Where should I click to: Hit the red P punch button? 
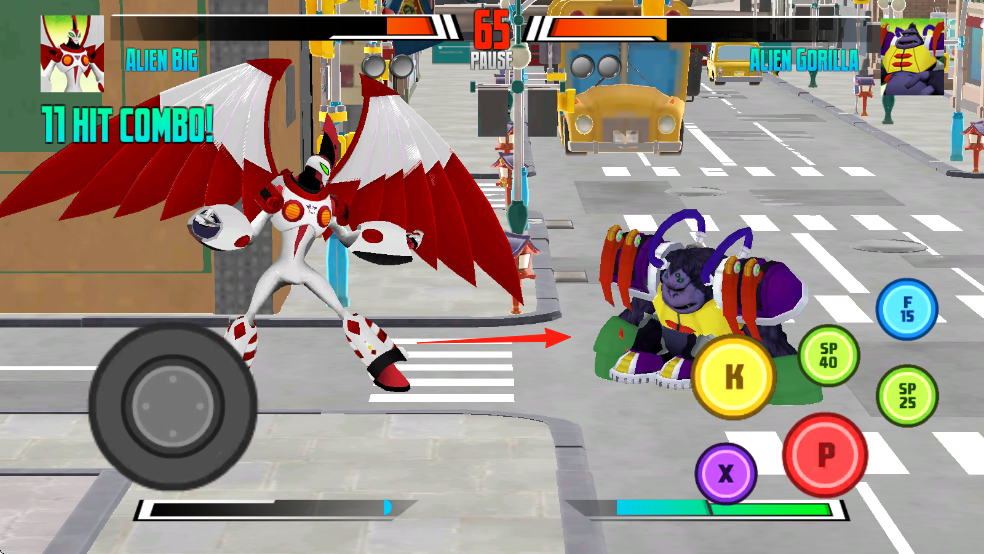click(x=825, y=455)
